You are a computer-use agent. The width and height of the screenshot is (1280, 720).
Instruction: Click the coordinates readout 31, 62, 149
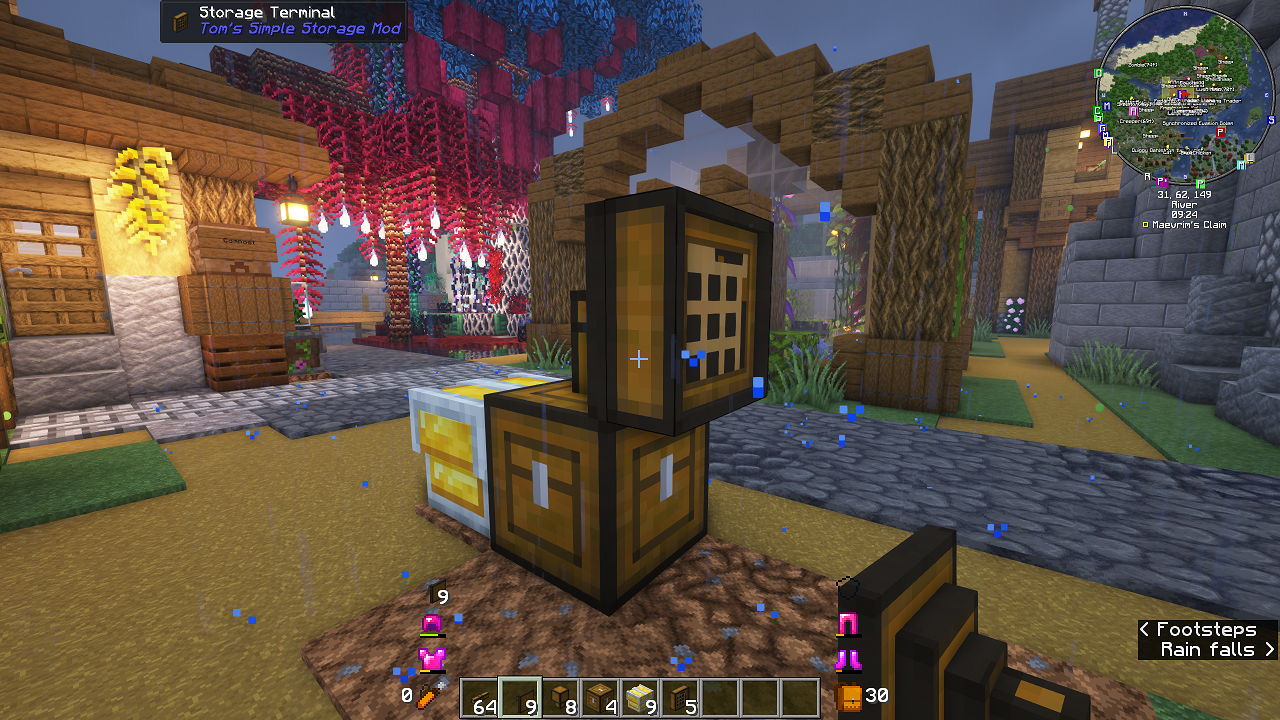1184,193
